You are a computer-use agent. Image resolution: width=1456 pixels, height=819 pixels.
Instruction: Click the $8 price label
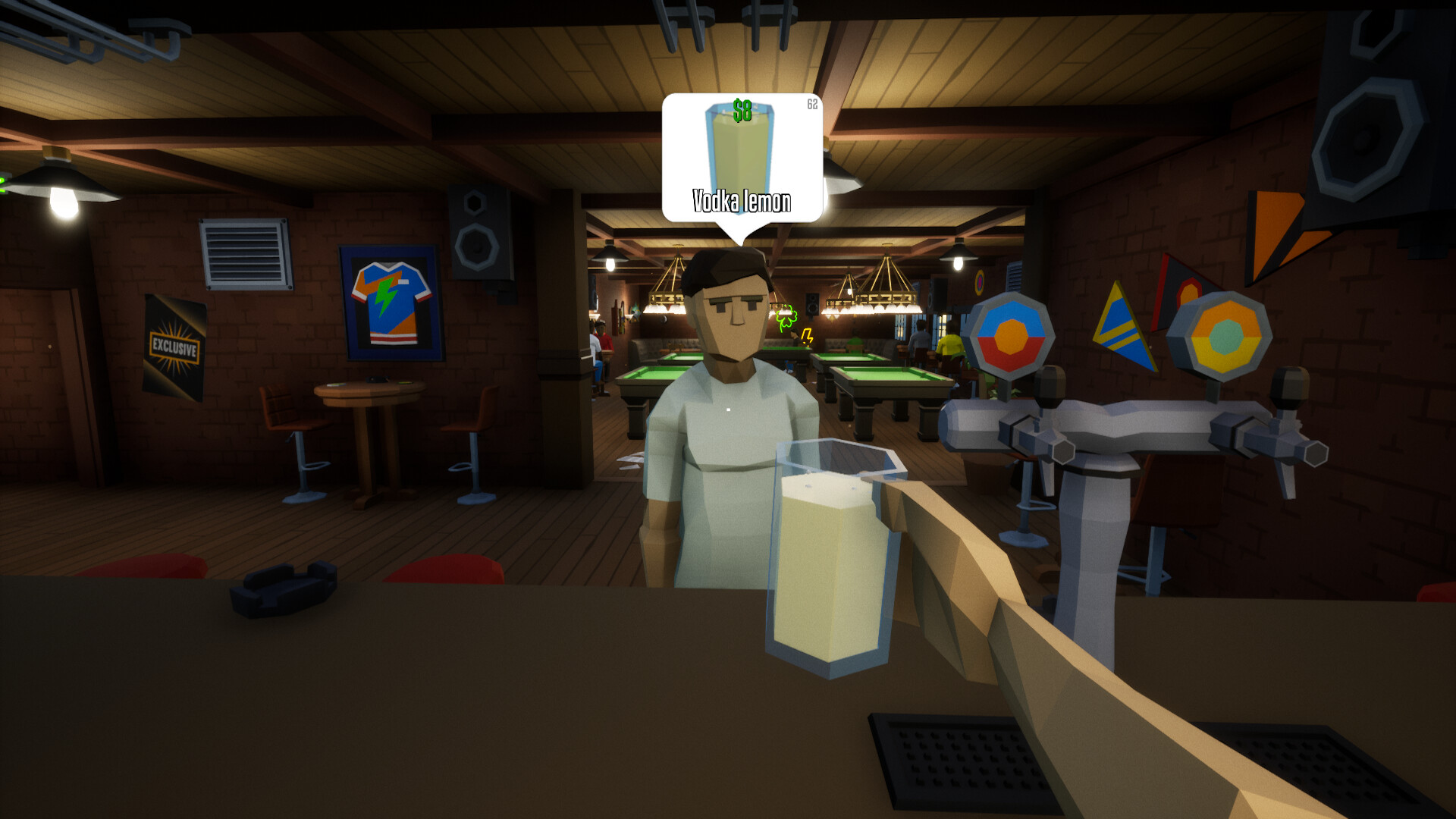[x=743, y=109]
